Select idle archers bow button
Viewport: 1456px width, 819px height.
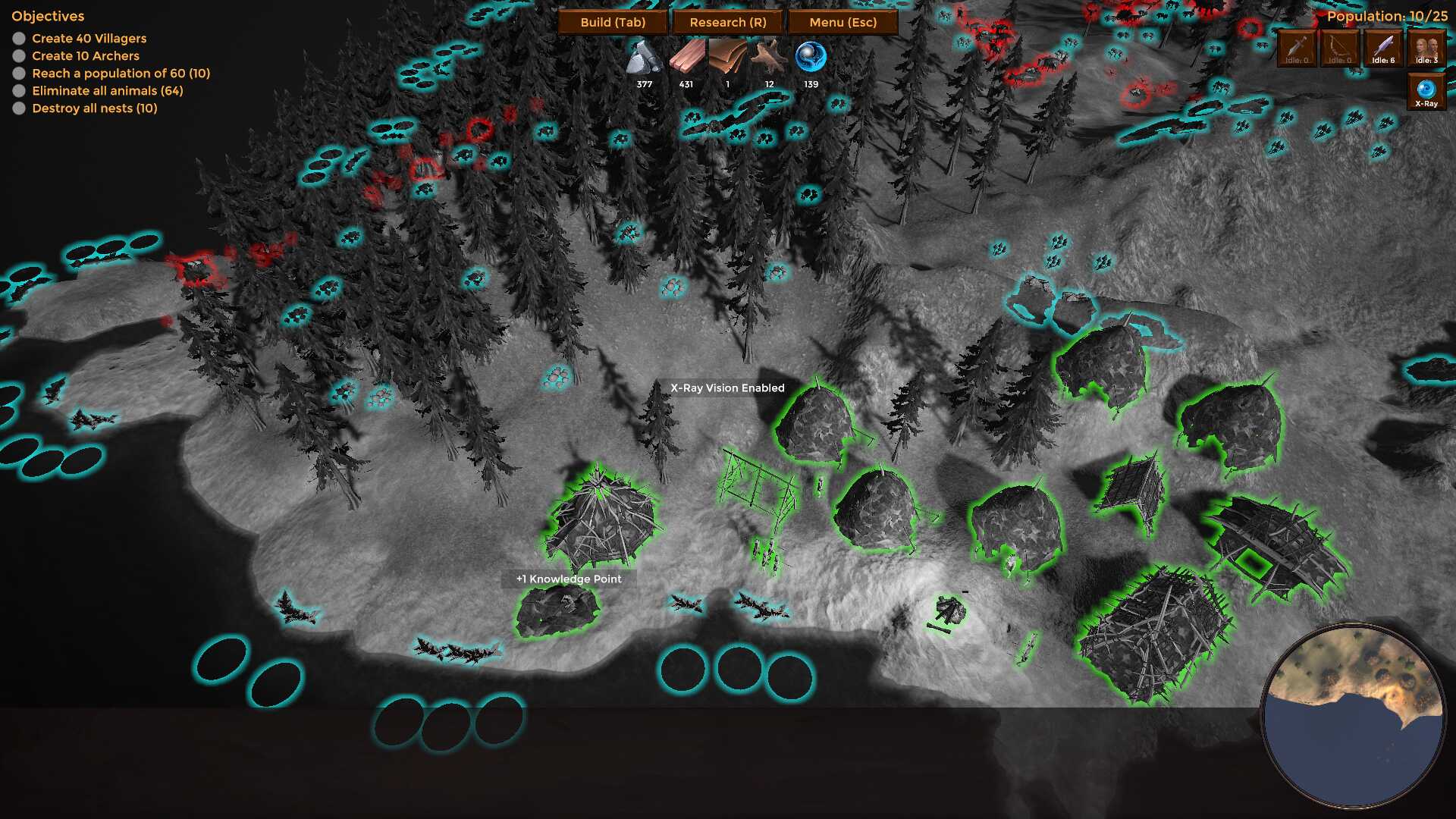click(x=1339, y=49)
